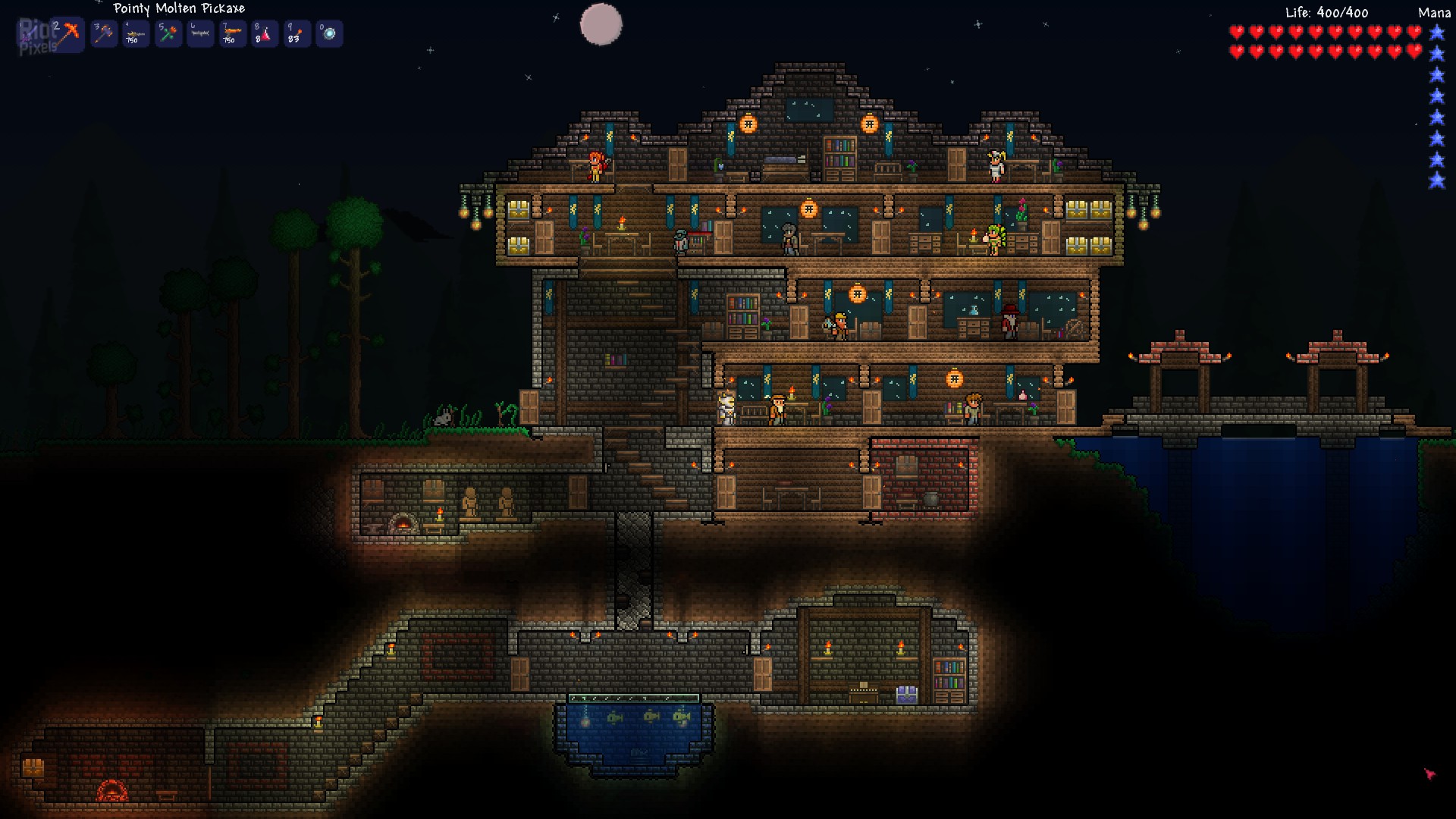Select the red healing potion slot
The height and width of the screenshot is (819, 1456).
(265, 33)
